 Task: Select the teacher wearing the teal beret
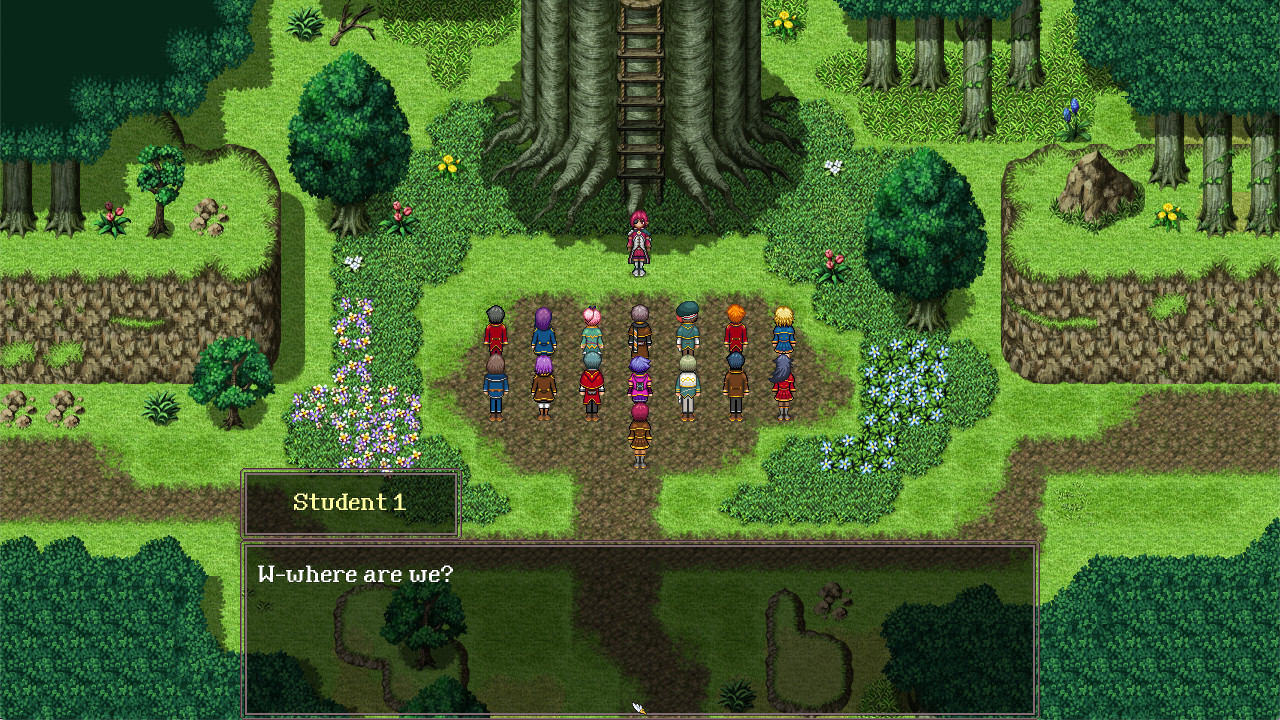click(688, 327)
